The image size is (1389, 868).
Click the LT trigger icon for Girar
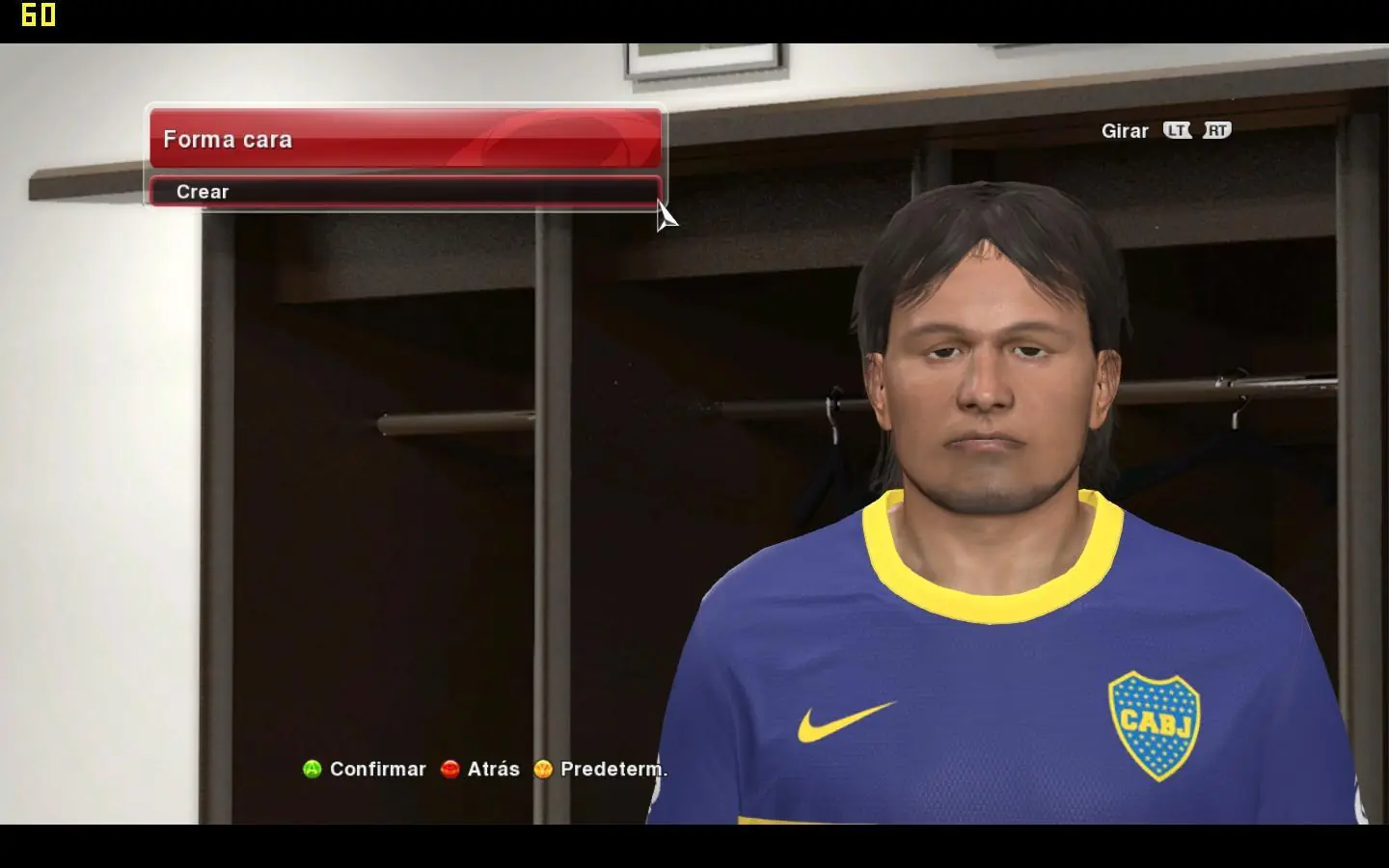[x=1178, y=130]
